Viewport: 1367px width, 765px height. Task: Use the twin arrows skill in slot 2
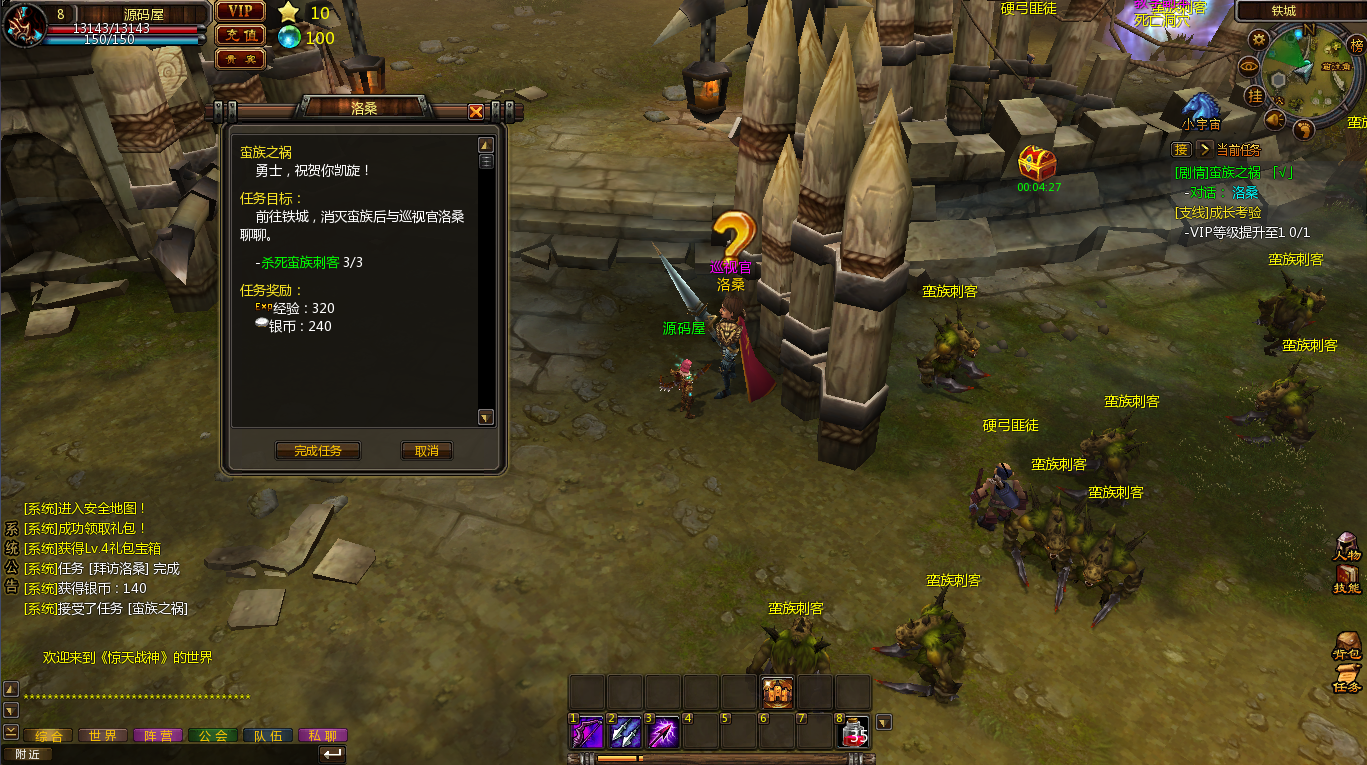coord(625,733)
